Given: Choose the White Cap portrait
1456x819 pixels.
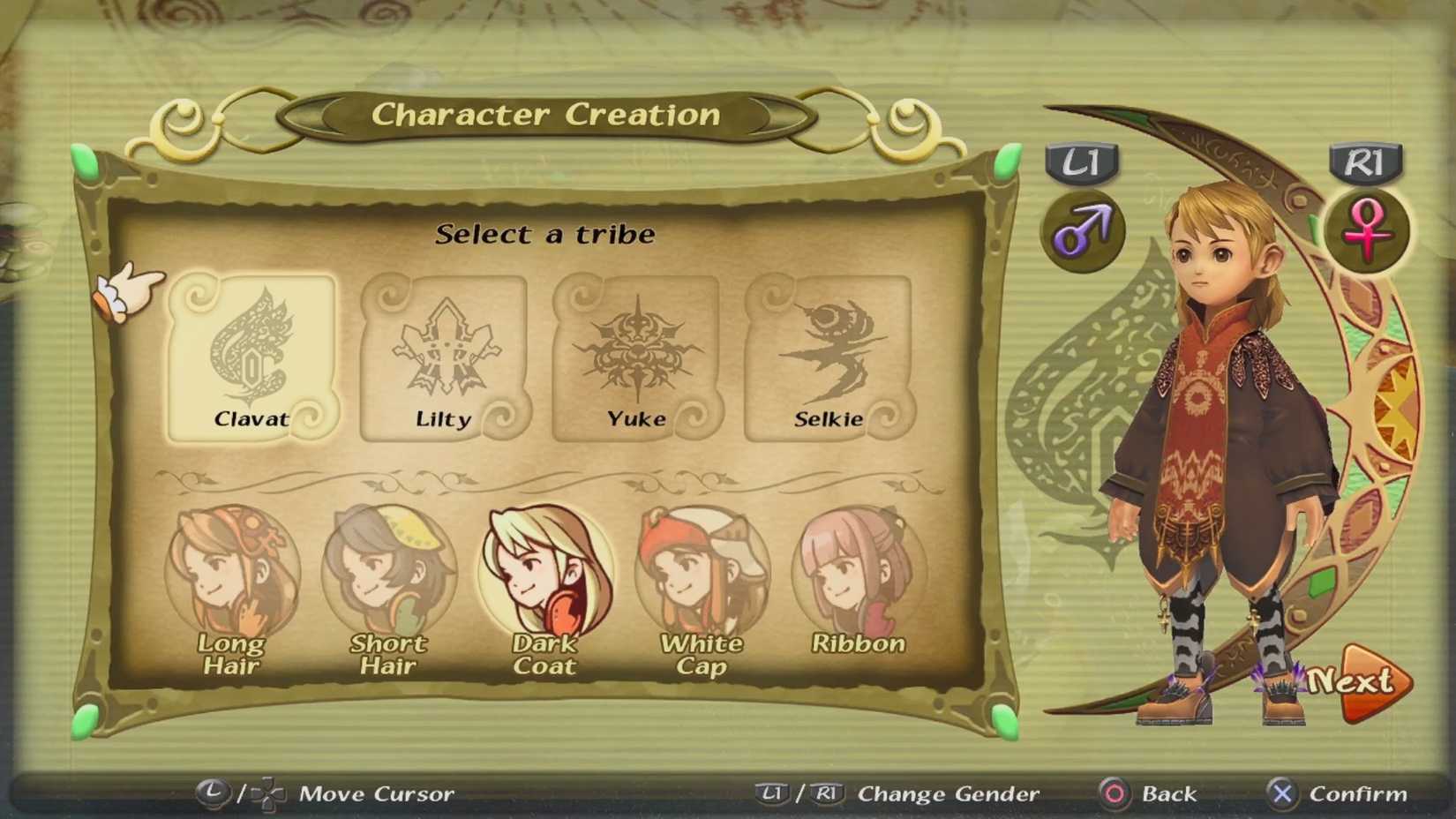Looking at the screenshot, I should (x=702, y=569).
